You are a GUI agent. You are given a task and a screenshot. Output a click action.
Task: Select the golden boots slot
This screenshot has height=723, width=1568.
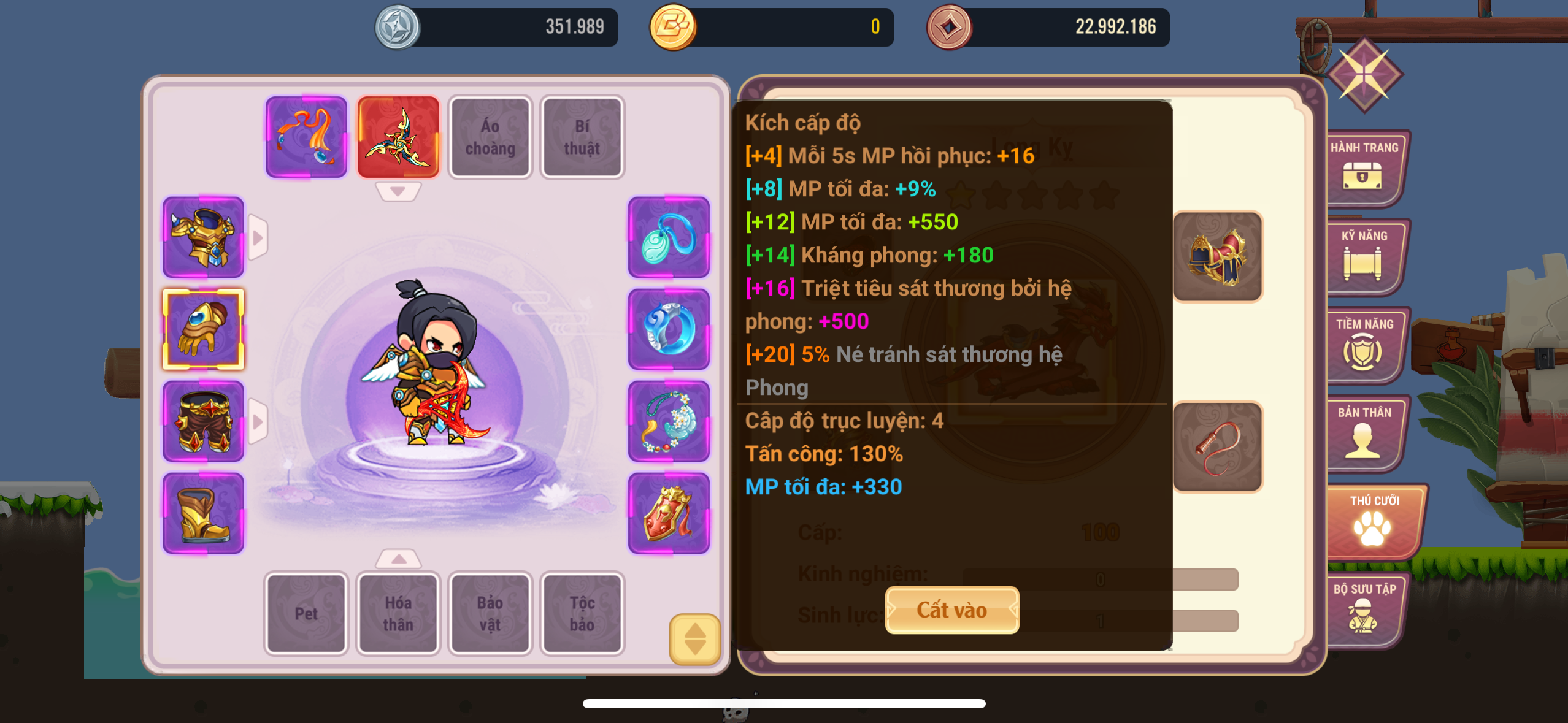pos(203,514)
